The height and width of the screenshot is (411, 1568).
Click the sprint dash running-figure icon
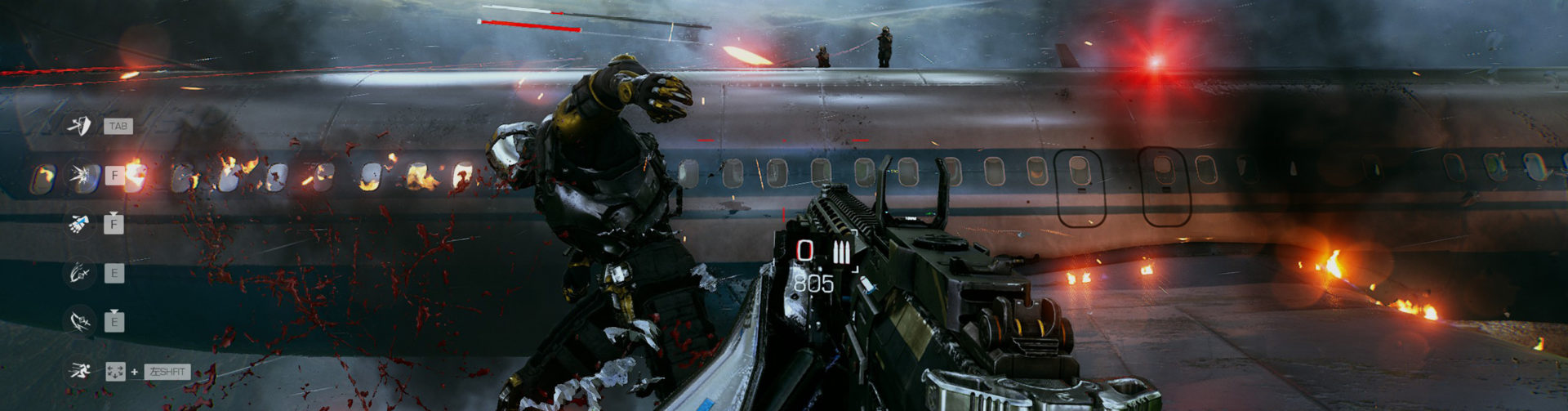click(x=80, y=372)
